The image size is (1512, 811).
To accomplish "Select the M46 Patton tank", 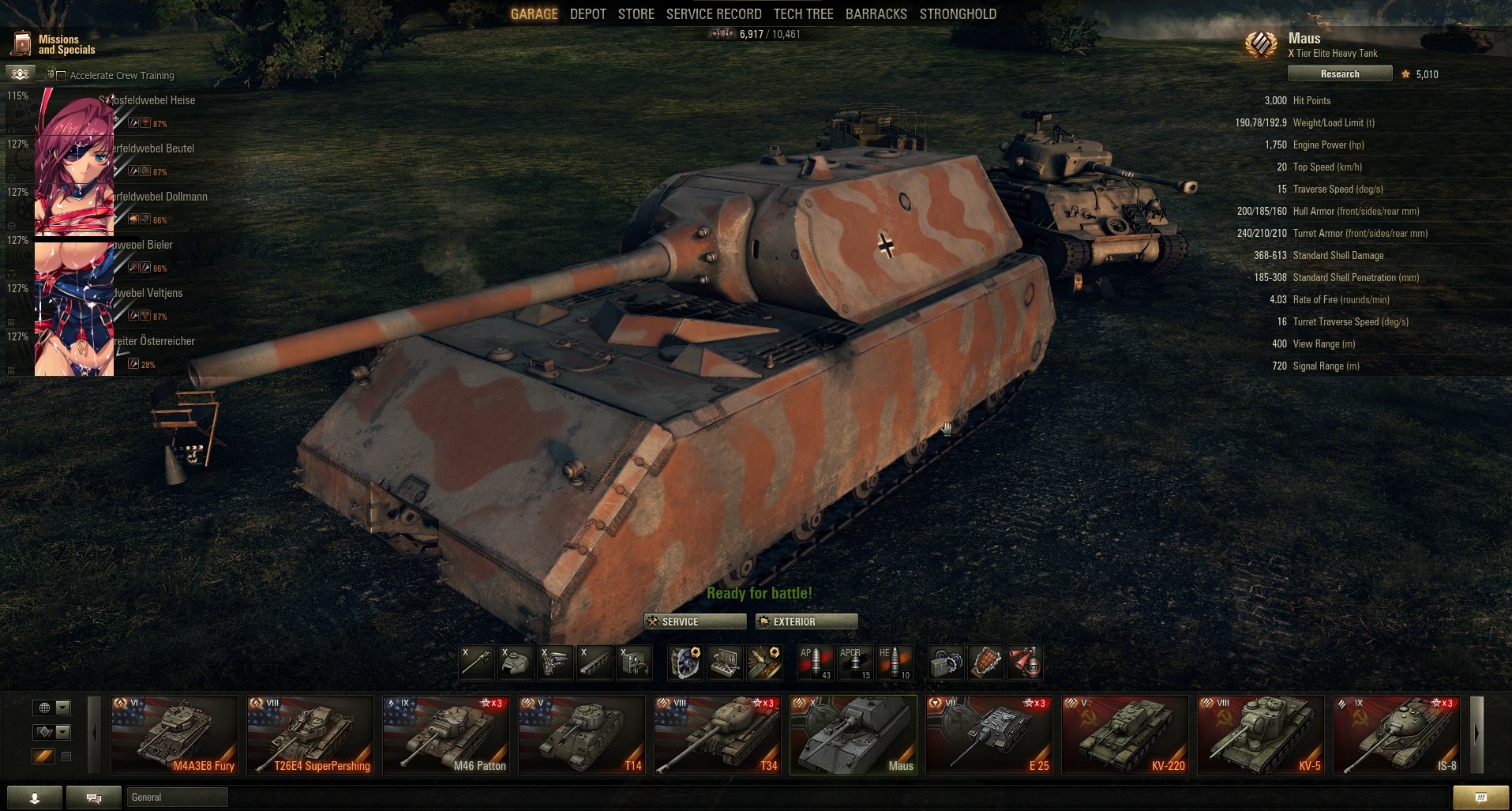I will click(x=446, y=734).
